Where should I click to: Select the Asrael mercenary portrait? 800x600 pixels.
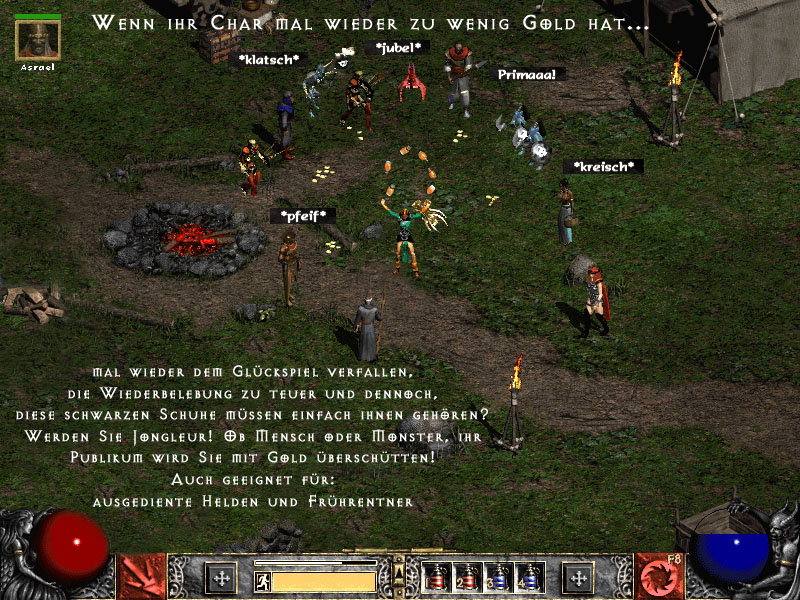pos(38,40)
